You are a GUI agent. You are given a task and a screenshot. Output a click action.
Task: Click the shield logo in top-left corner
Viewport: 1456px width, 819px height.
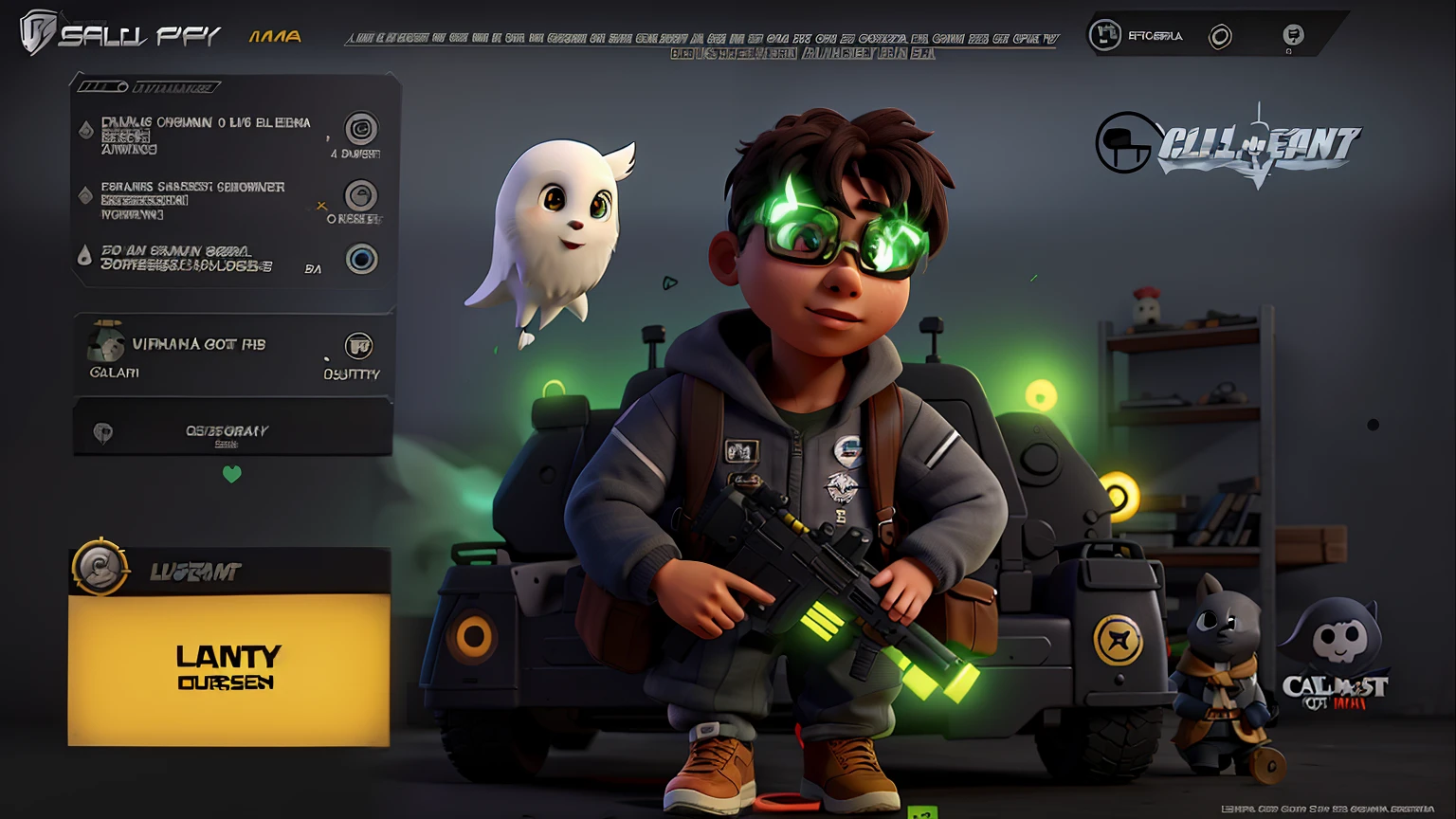[37, 33]
